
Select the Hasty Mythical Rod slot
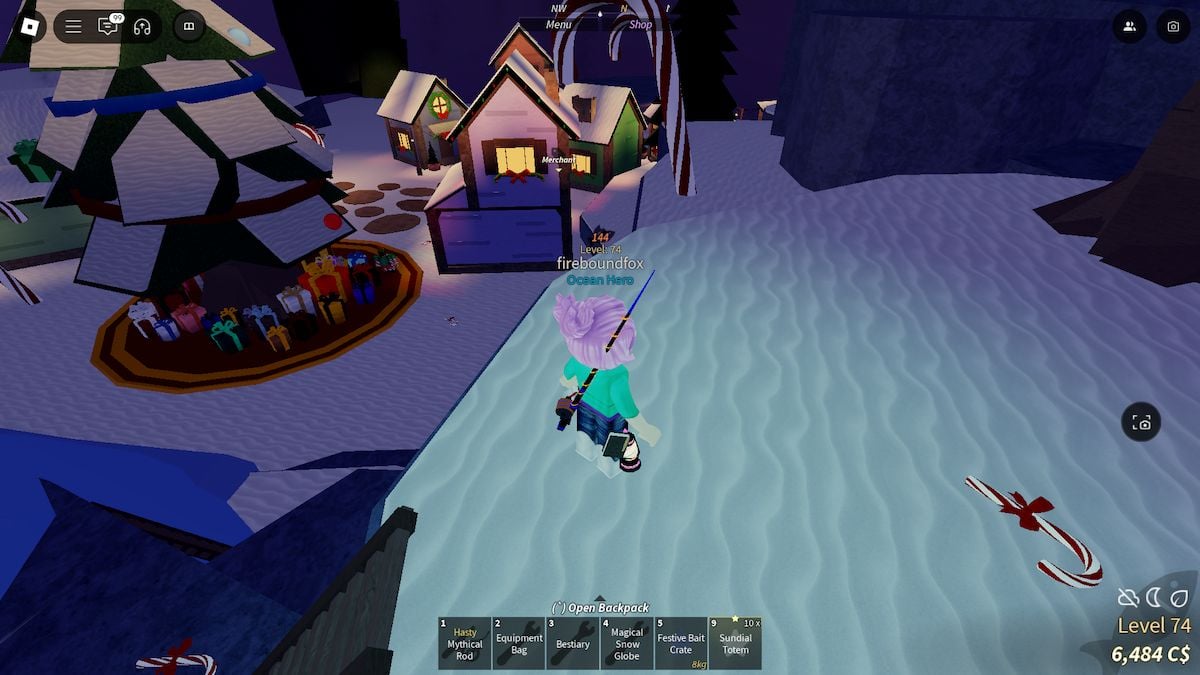click(x=464, y=643)
